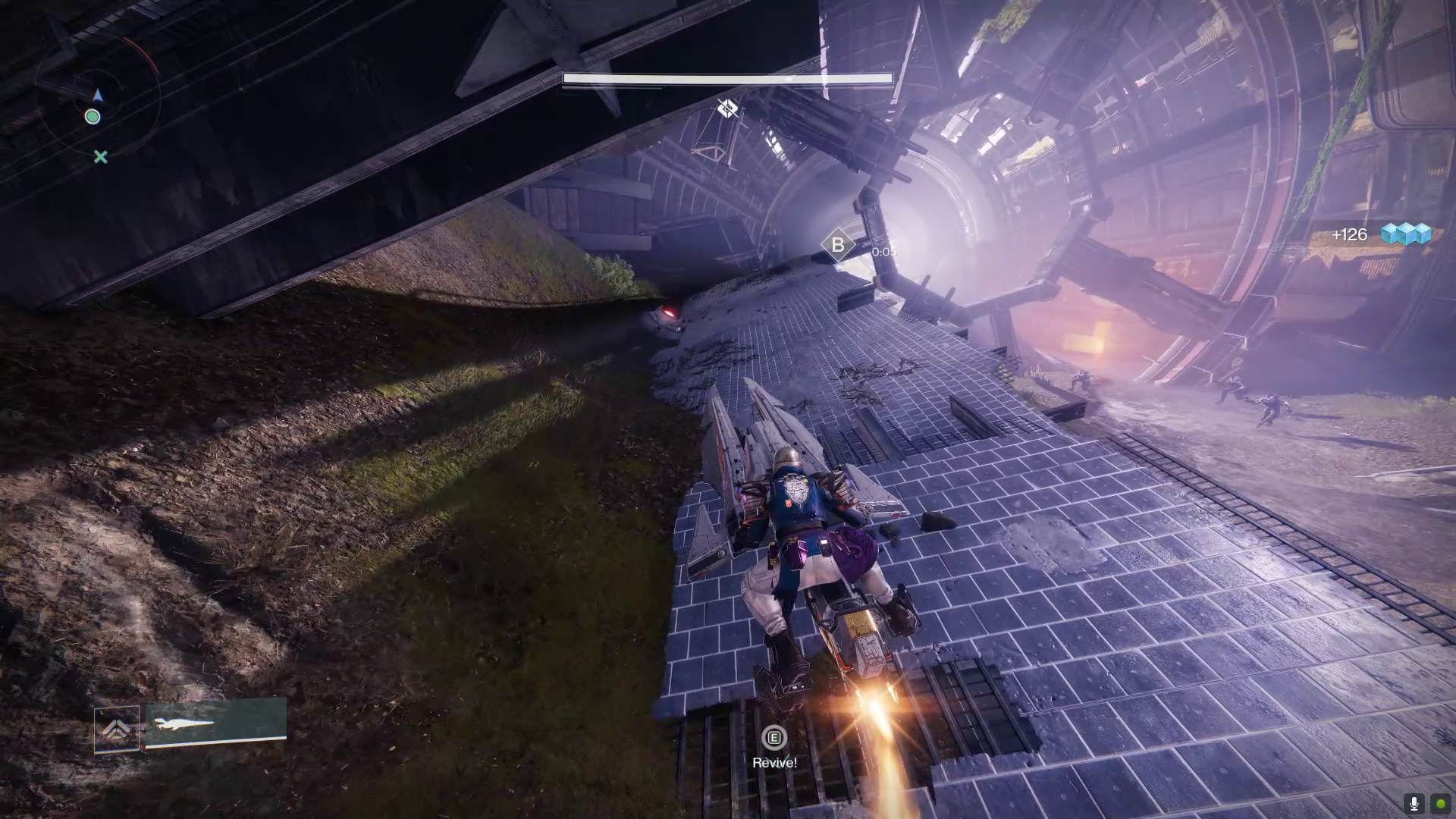Screen dimensions: 1456x819
Task: Select the zone B capture marker
Action: [838, 245]
